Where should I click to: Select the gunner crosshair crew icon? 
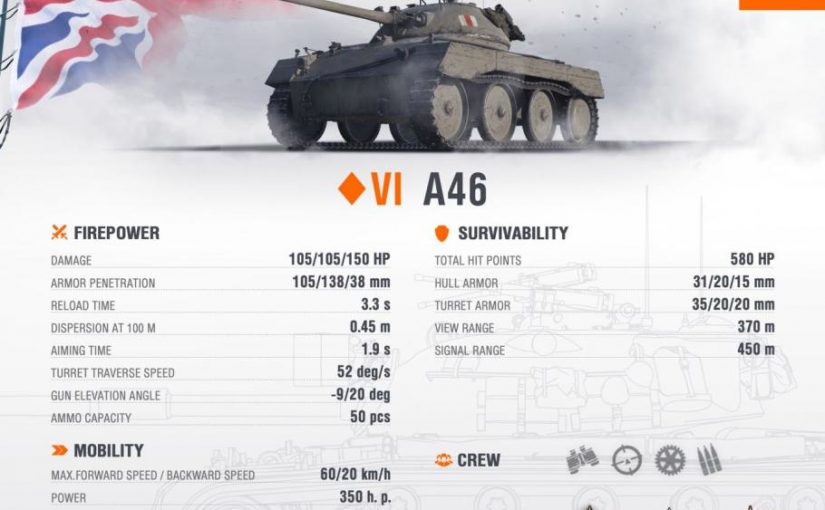tap(627, 460)
